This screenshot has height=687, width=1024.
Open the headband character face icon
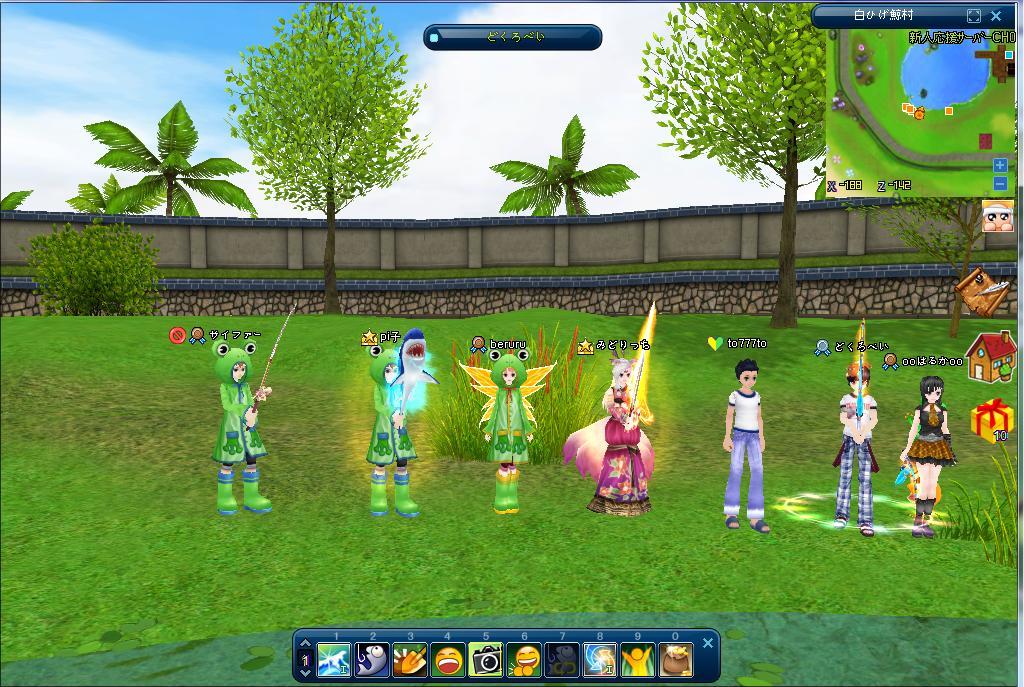click(997, 216)
